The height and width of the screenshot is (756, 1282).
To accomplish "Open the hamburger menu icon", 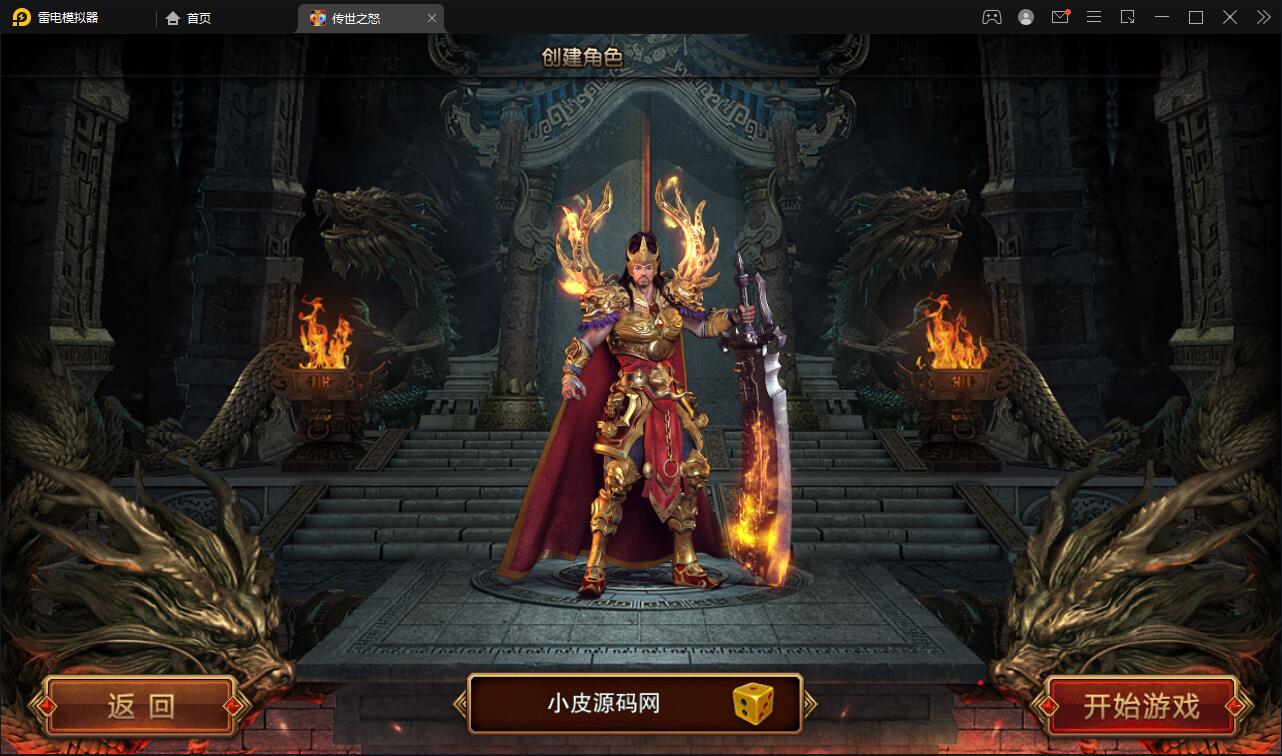I will point(1093,17).
